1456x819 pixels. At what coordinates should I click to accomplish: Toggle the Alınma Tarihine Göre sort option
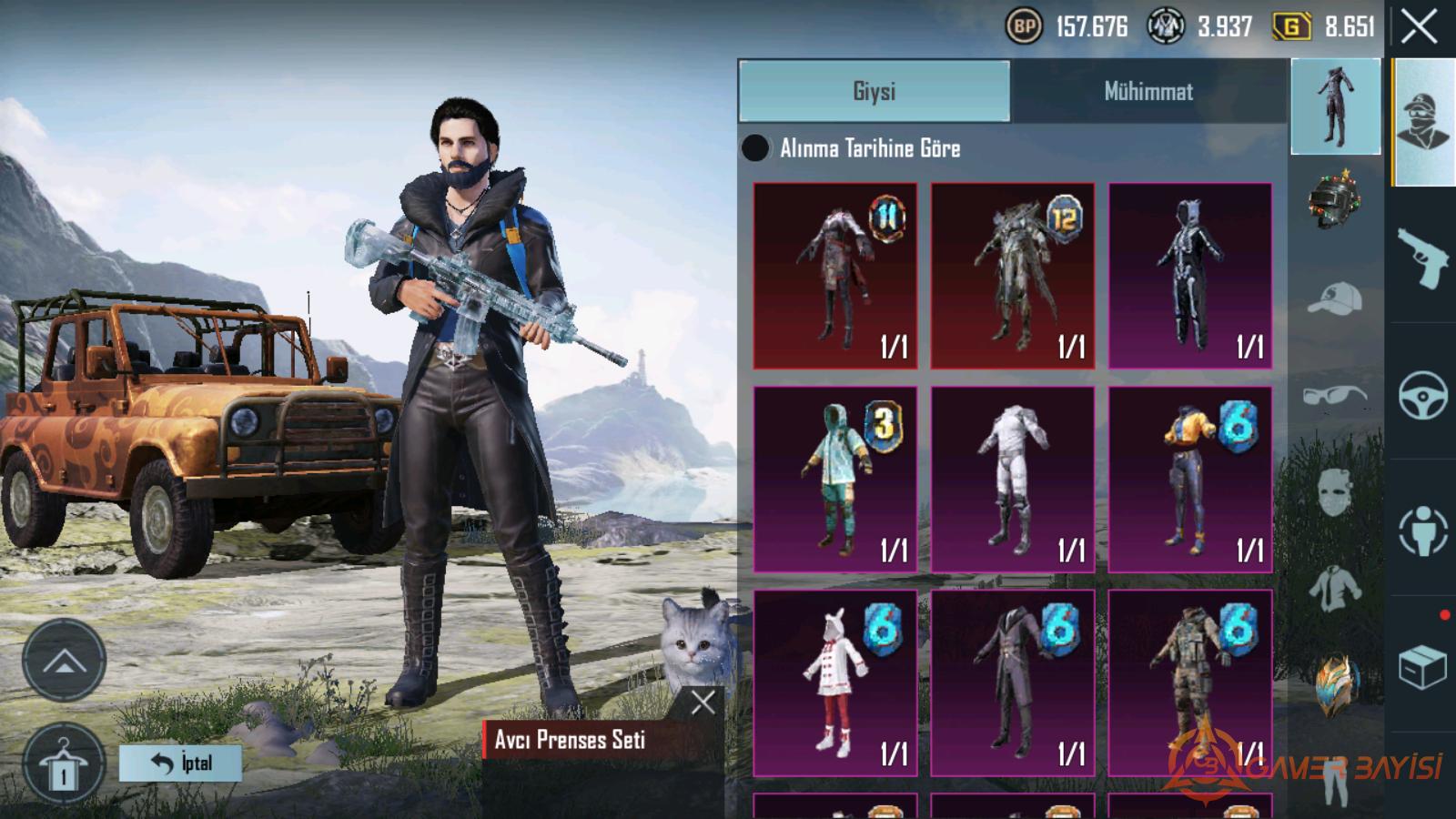755,148
